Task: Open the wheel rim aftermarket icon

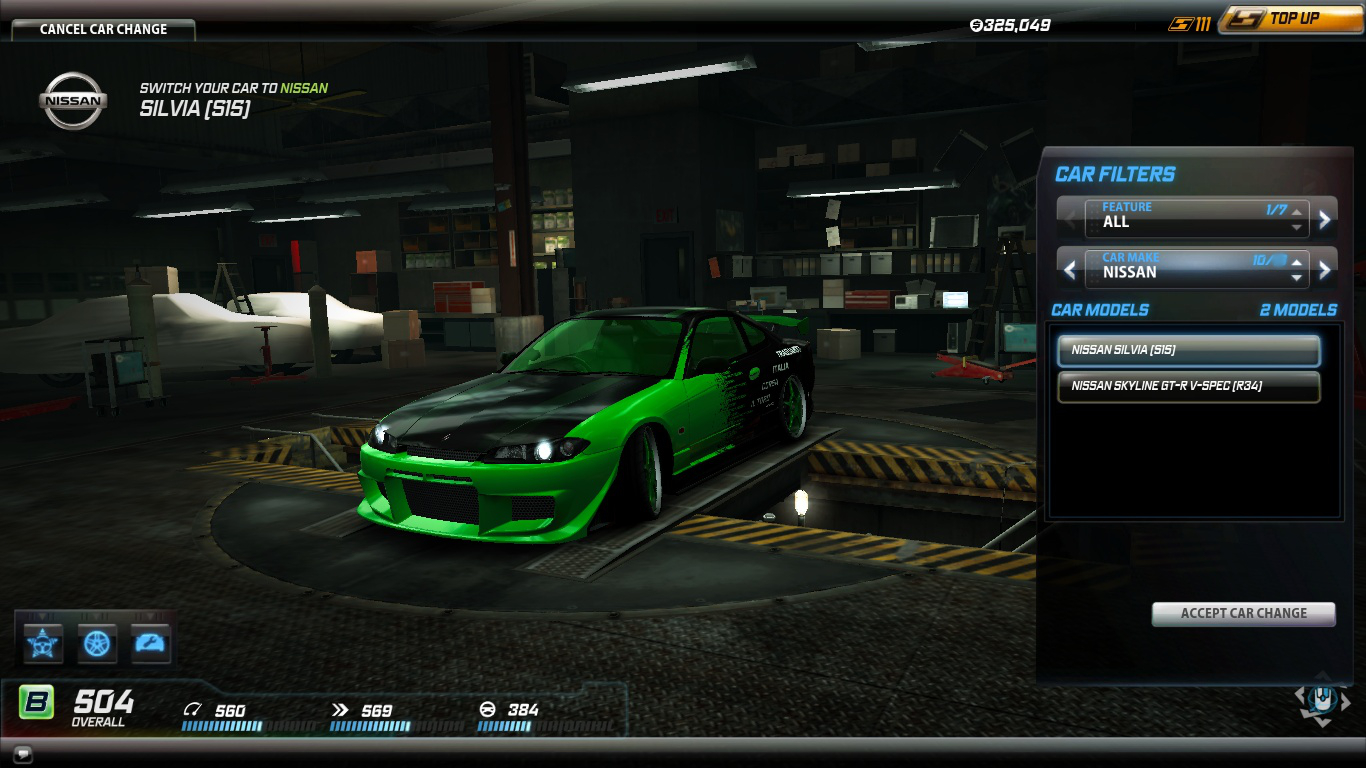Action: 98,643
